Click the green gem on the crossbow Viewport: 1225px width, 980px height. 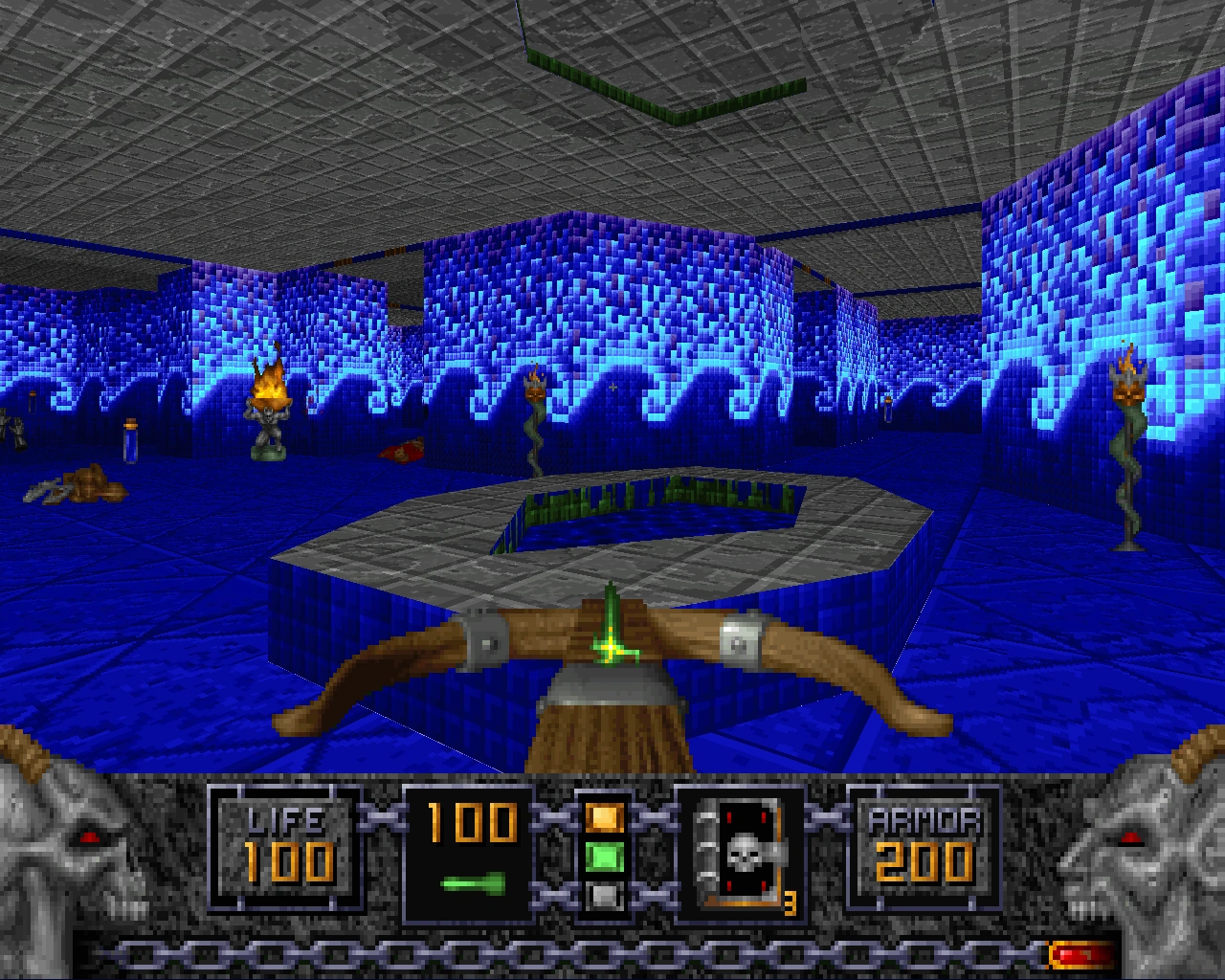[612, 649]
